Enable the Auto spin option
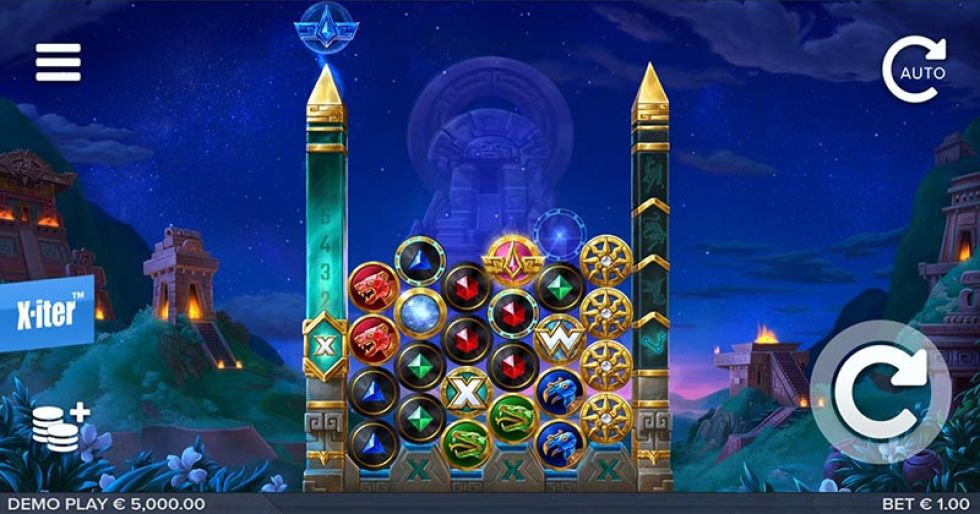 click(x=914, y=68)
